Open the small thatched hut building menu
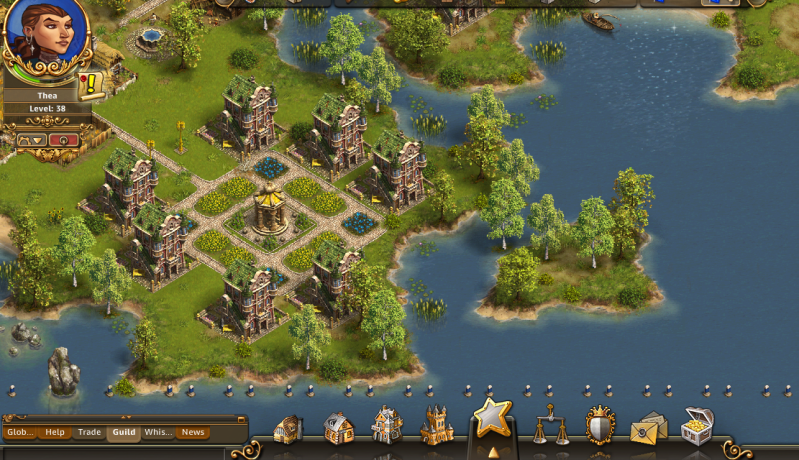Screen dimensions: 799x460 point(288,430)
